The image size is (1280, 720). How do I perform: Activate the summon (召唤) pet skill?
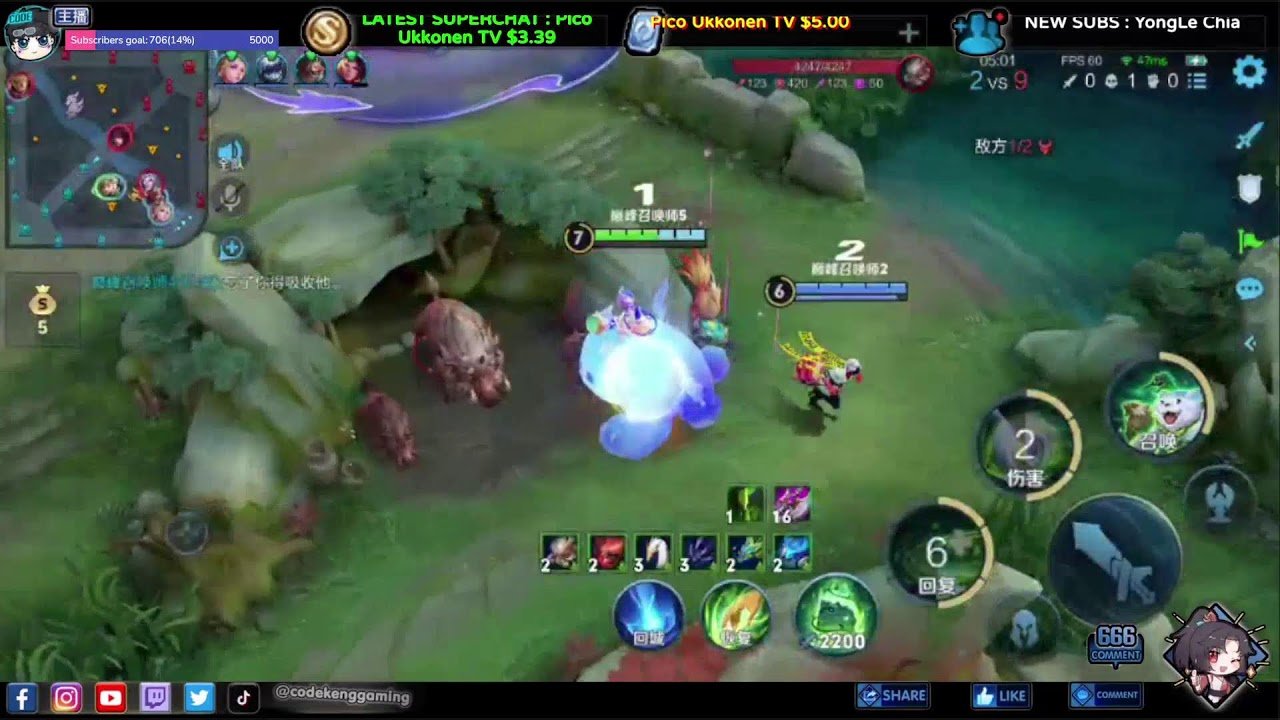point(1158,406)
